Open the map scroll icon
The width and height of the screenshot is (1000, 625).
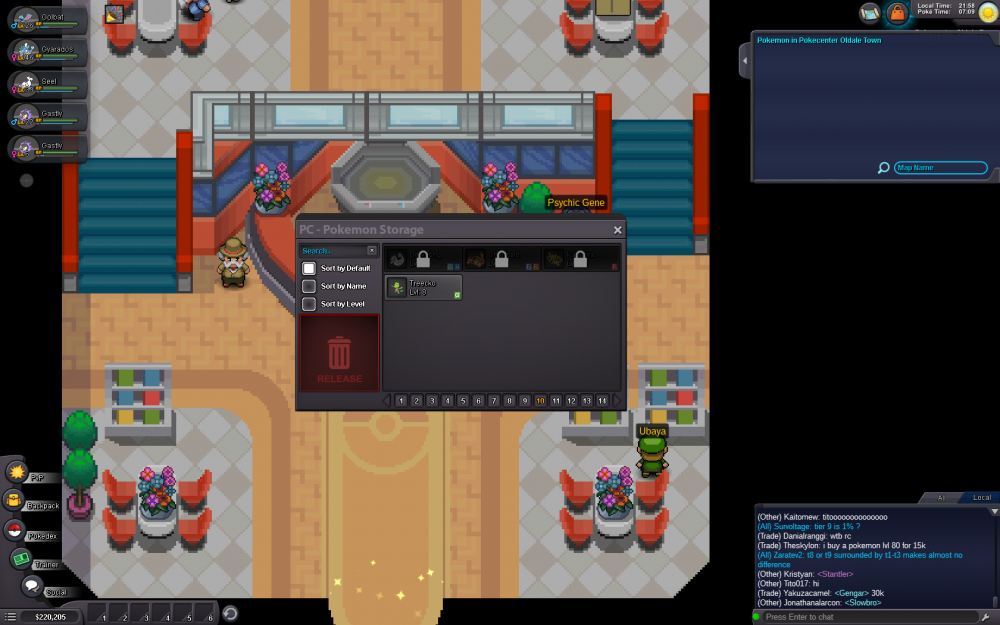(869, 13)
